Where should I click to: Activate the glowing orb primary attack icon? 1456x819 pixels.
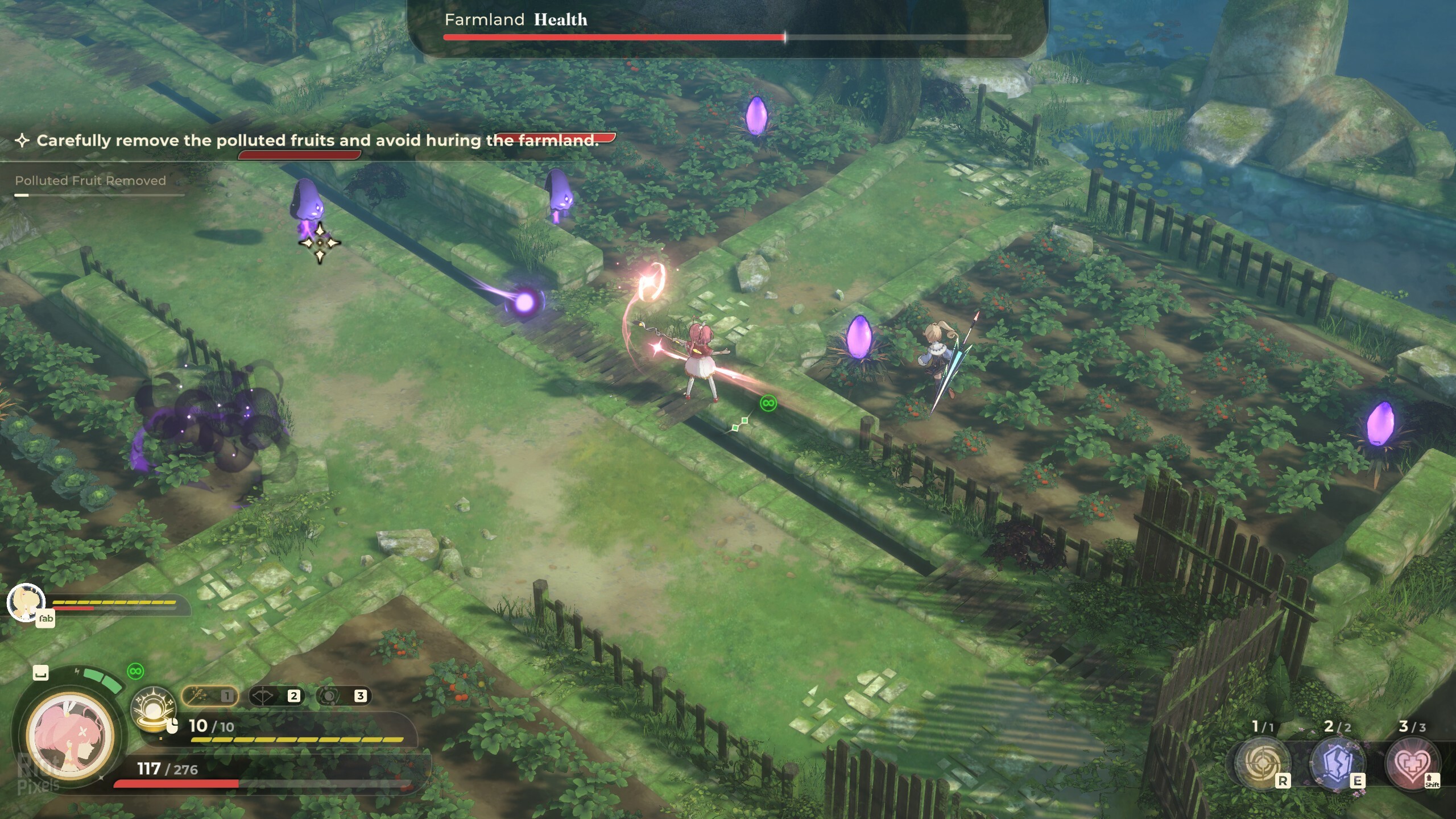152,709
